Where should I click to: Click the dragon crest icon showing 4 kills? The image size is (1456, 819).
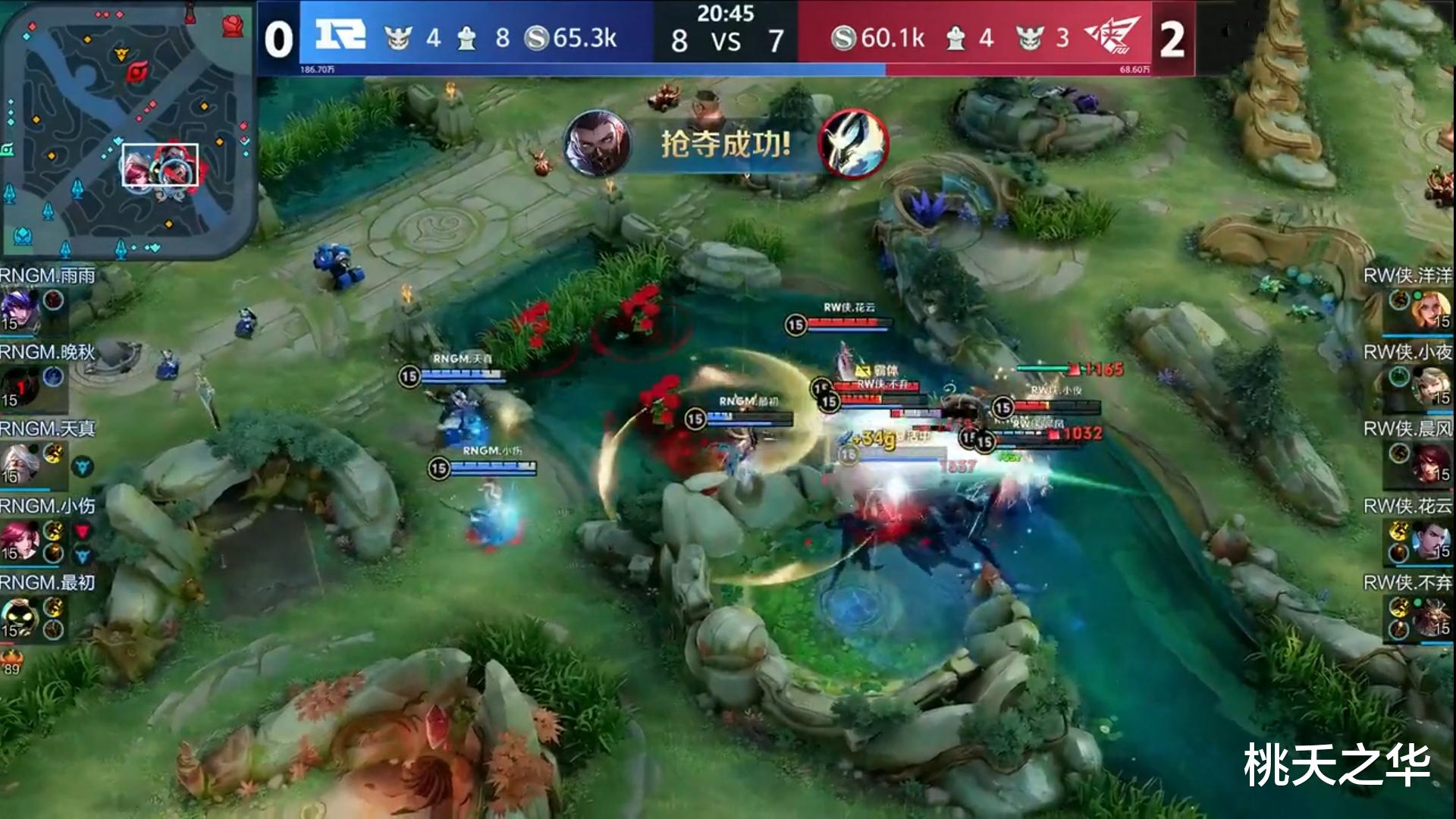397,36
